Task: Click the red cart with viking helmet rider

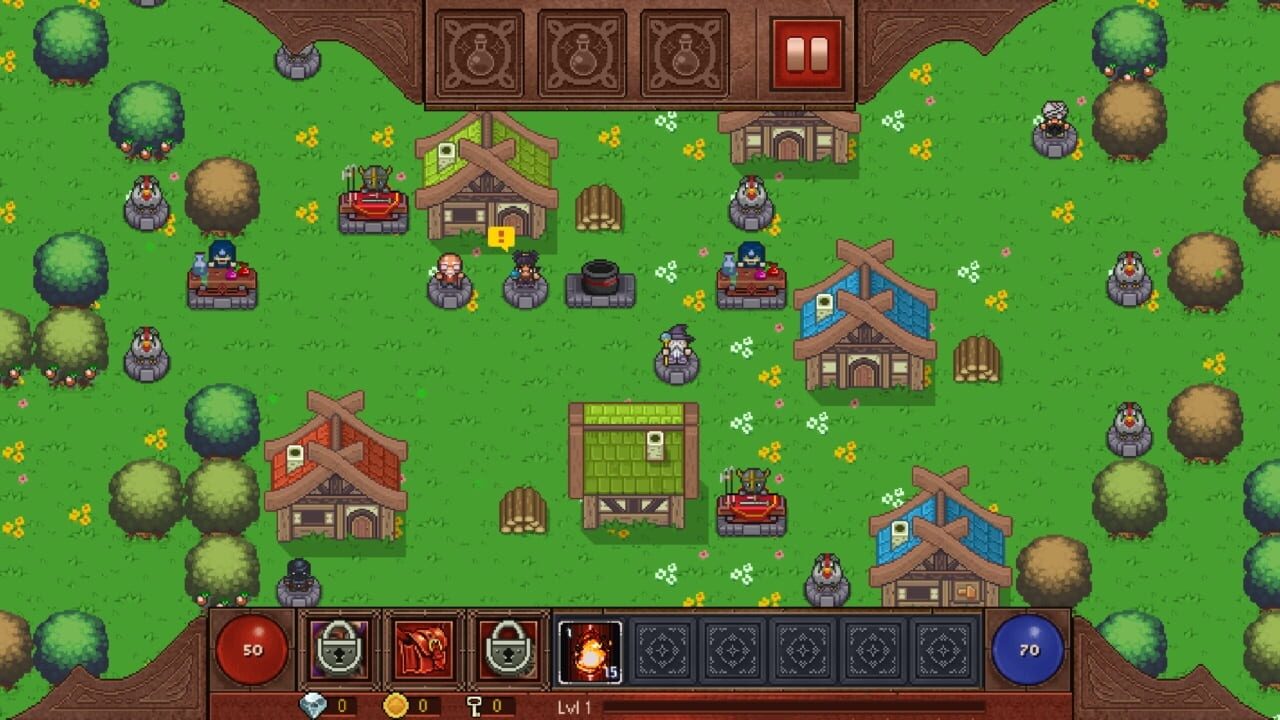Action: tap(370, 200)
